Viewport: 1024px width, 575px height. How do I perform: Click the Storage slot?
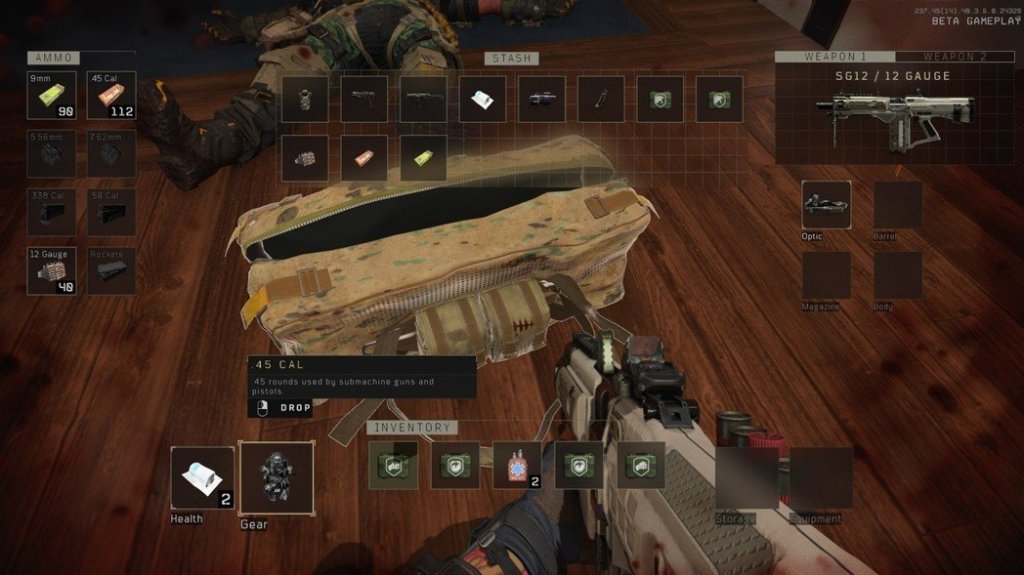tap(746, 478)
